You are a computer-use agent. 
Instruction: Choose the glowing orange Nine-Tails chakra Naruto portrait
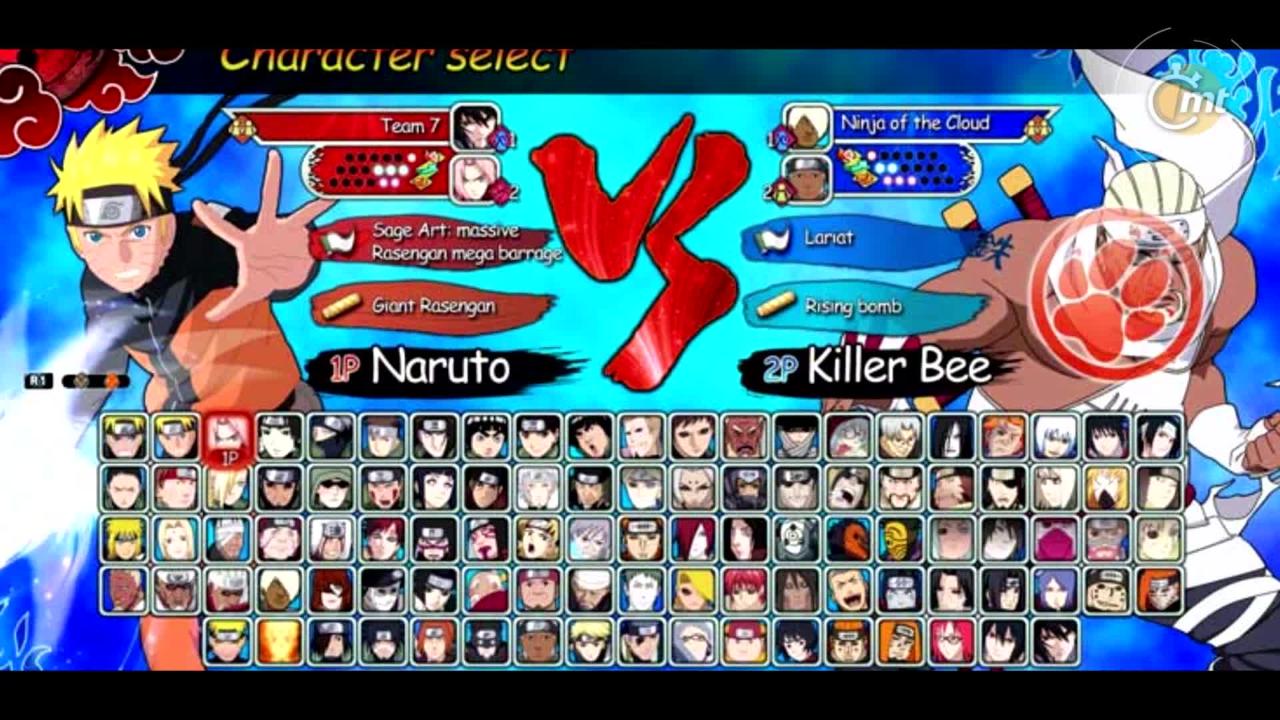coord(280,642)
